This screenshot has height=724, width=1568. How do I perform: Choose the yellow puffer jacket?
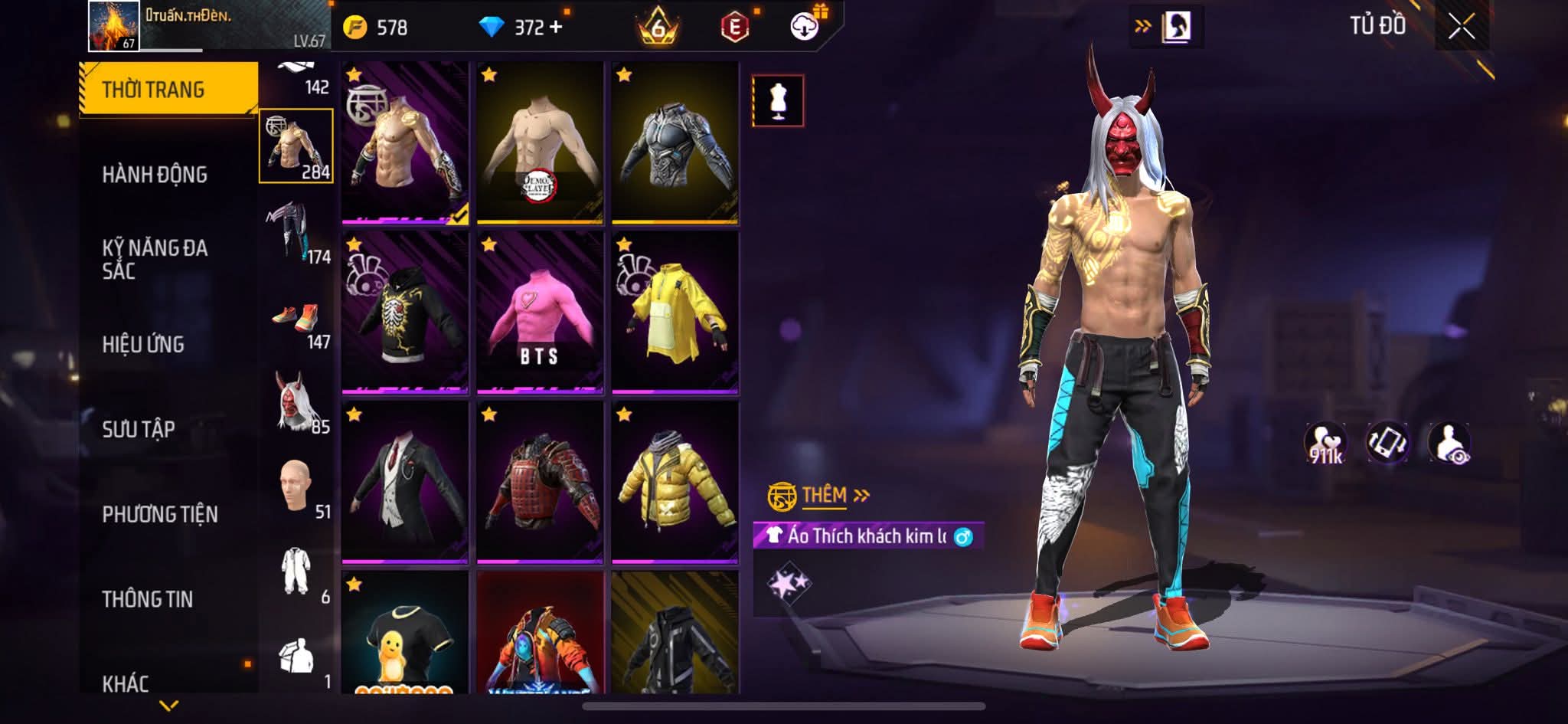pyautogui.click(x=675, y=483)
